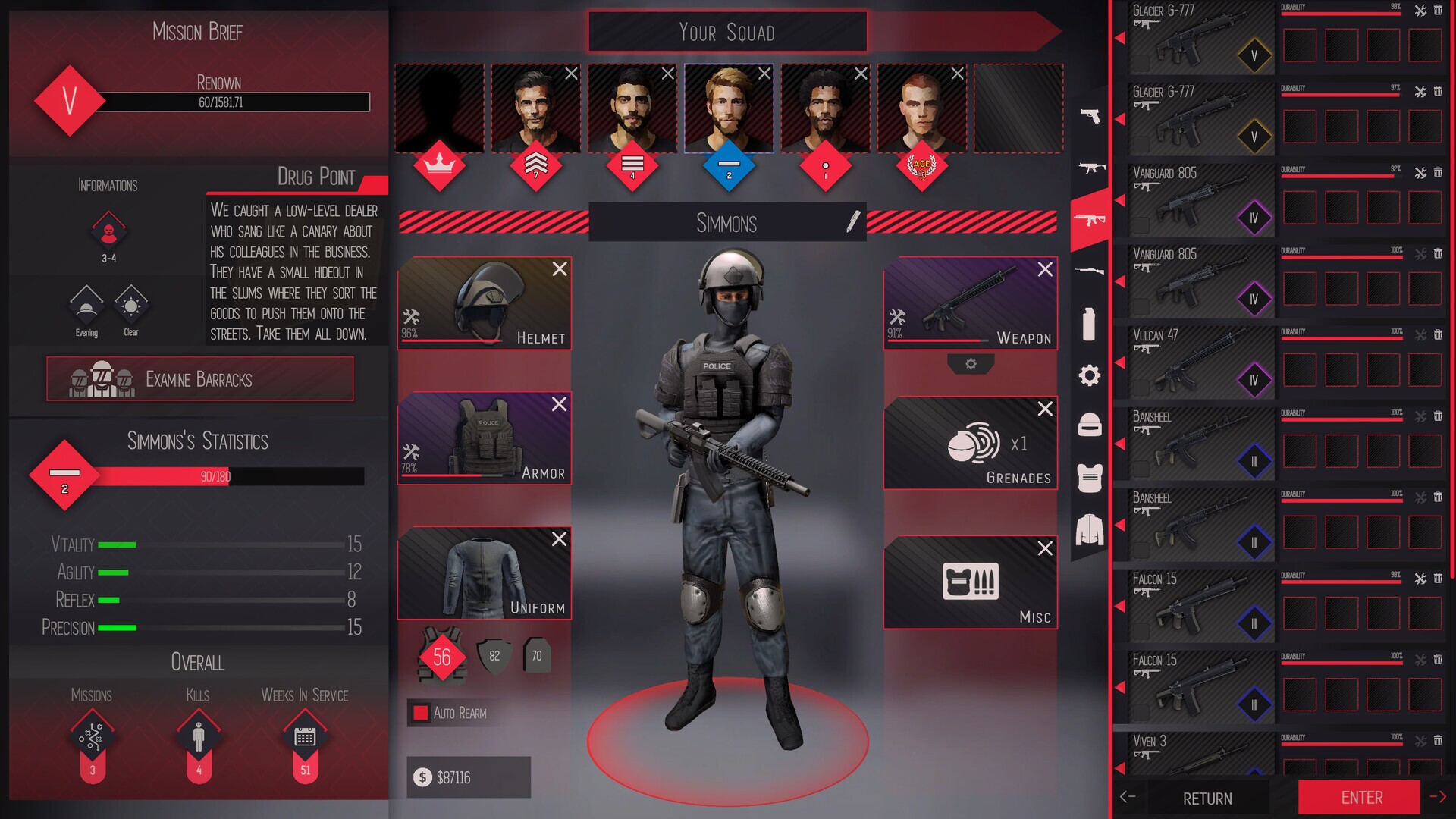1456x819 pixels.
Task: Toggle the Auto Rearm checkbox
Action: [x=420, y=713]
